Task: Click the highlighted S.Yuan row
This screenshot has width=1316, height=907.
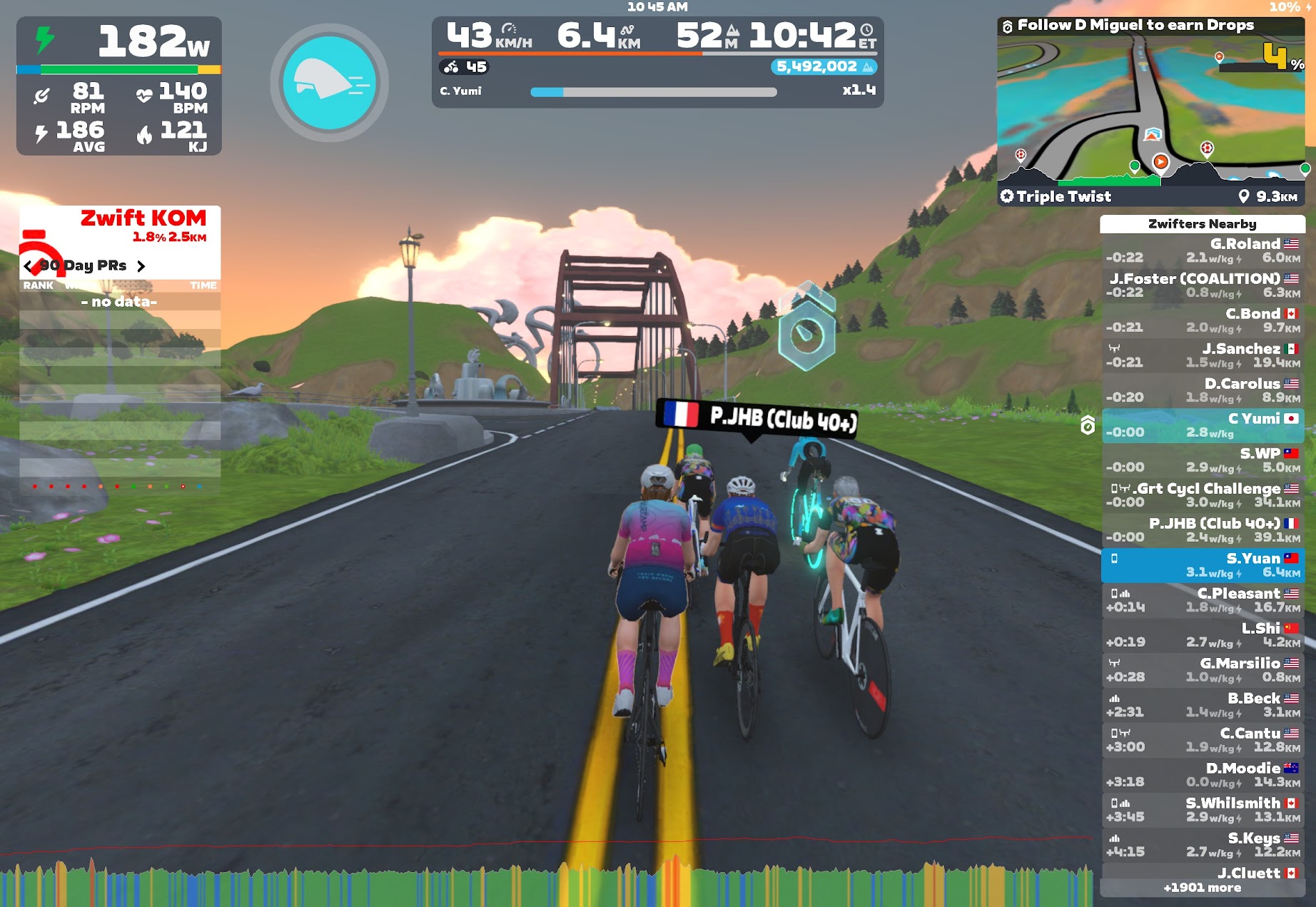Action: [x=1203, y=565]
